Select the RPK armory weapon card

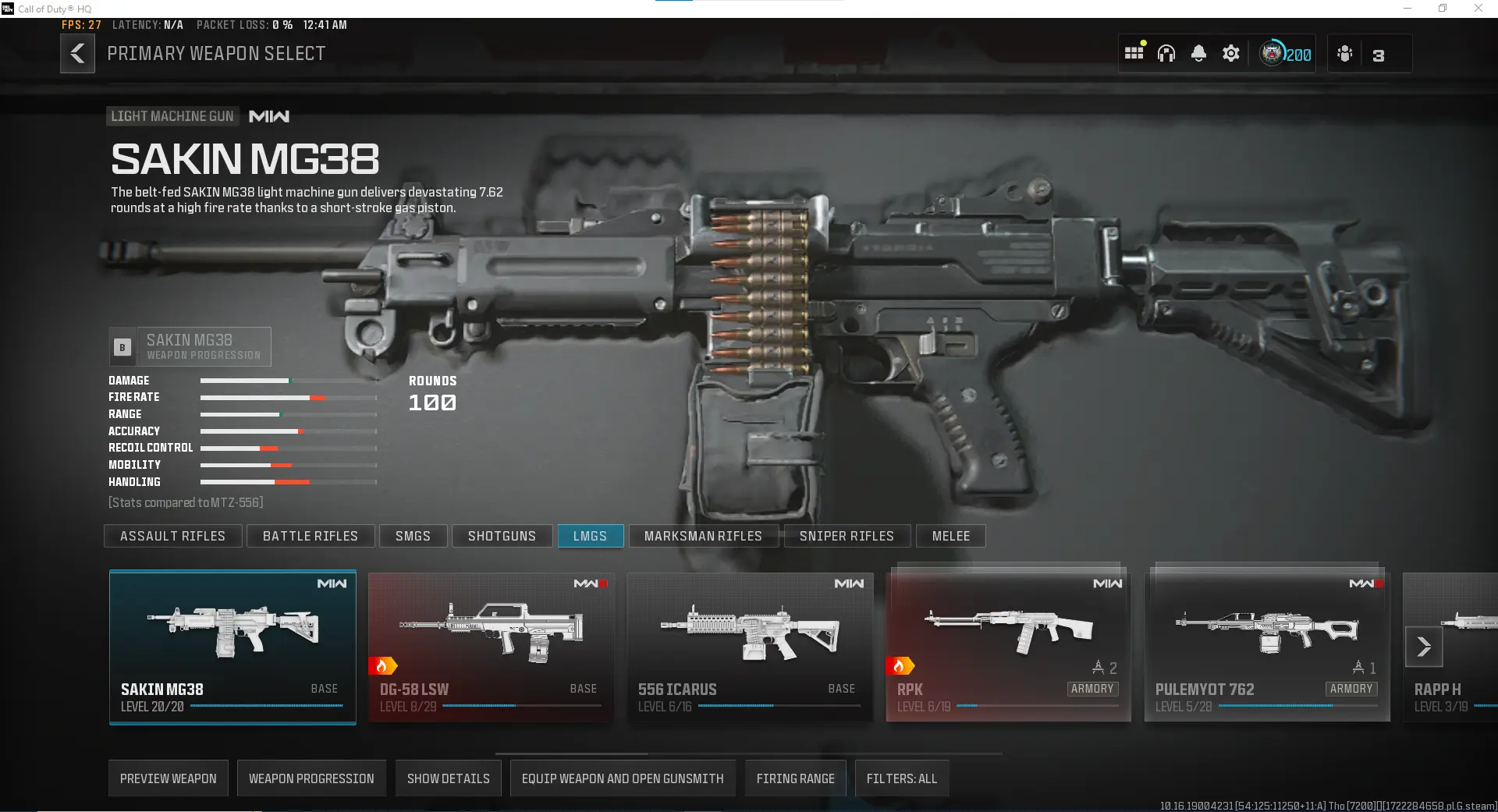pyautogui.click(x=1008, y=646)
